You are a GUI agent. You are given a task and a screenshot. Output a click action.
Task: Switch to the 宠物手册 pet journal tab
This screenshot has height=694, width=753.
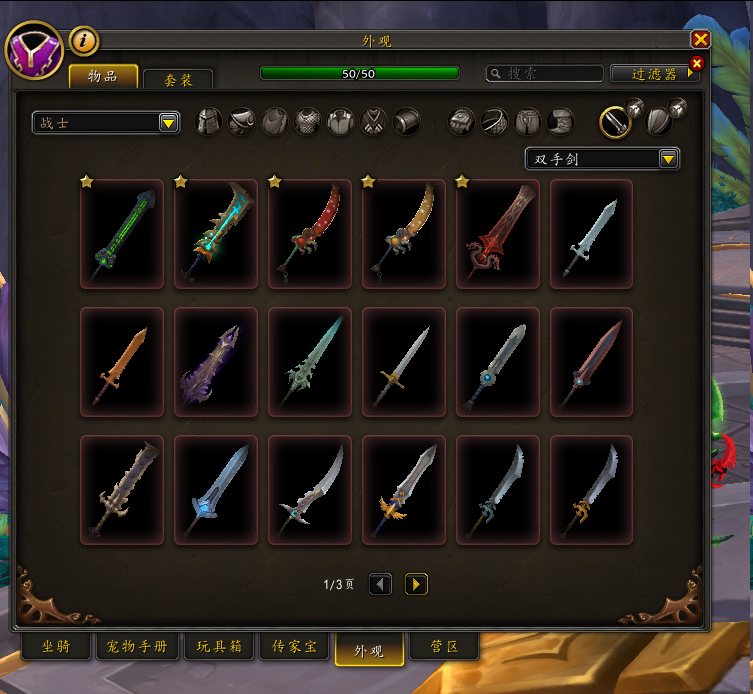pyautogui.click(x=138, y=647)
